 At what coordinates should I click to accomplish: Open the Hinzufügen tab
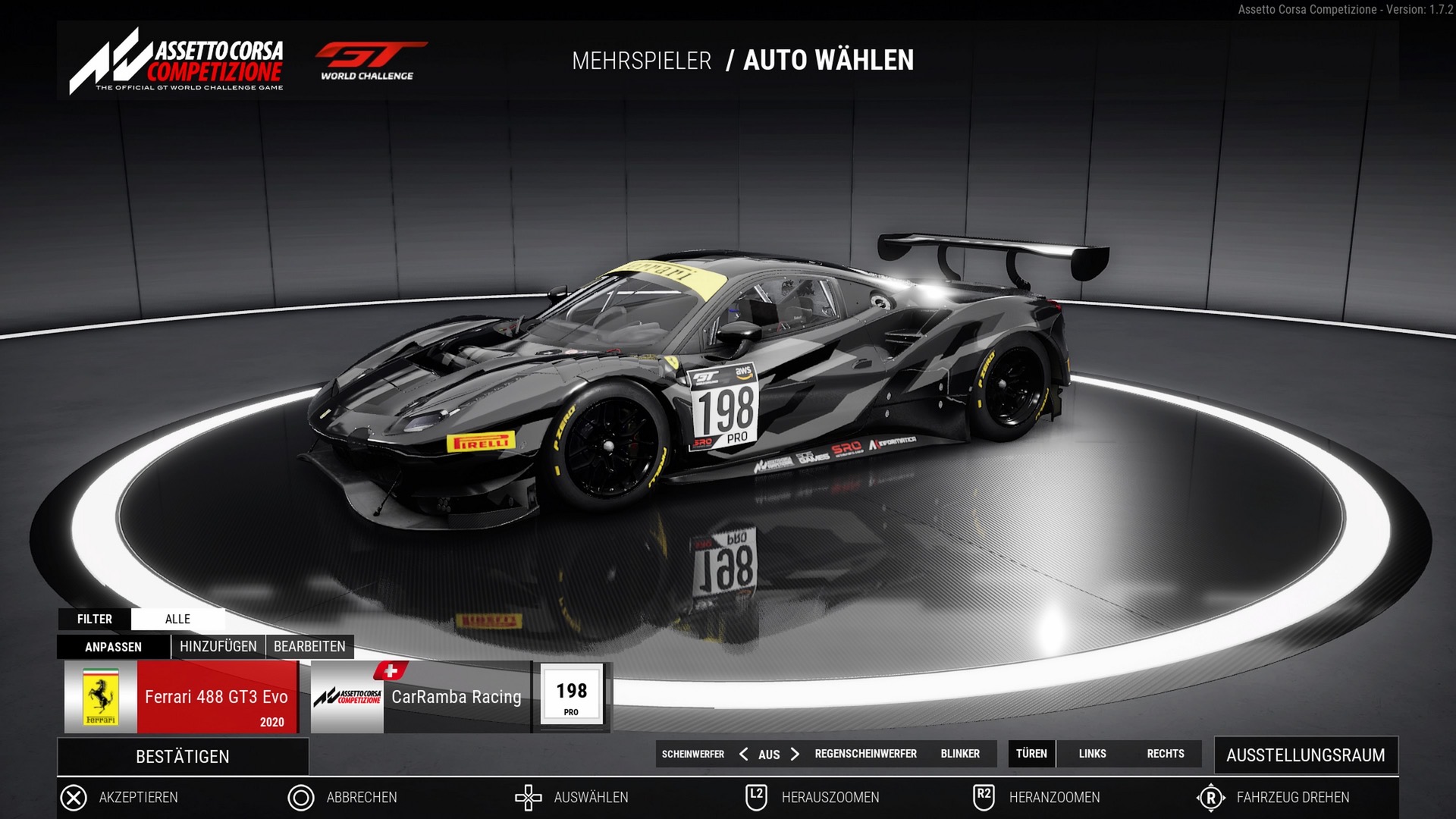click(x=218, y=647)
